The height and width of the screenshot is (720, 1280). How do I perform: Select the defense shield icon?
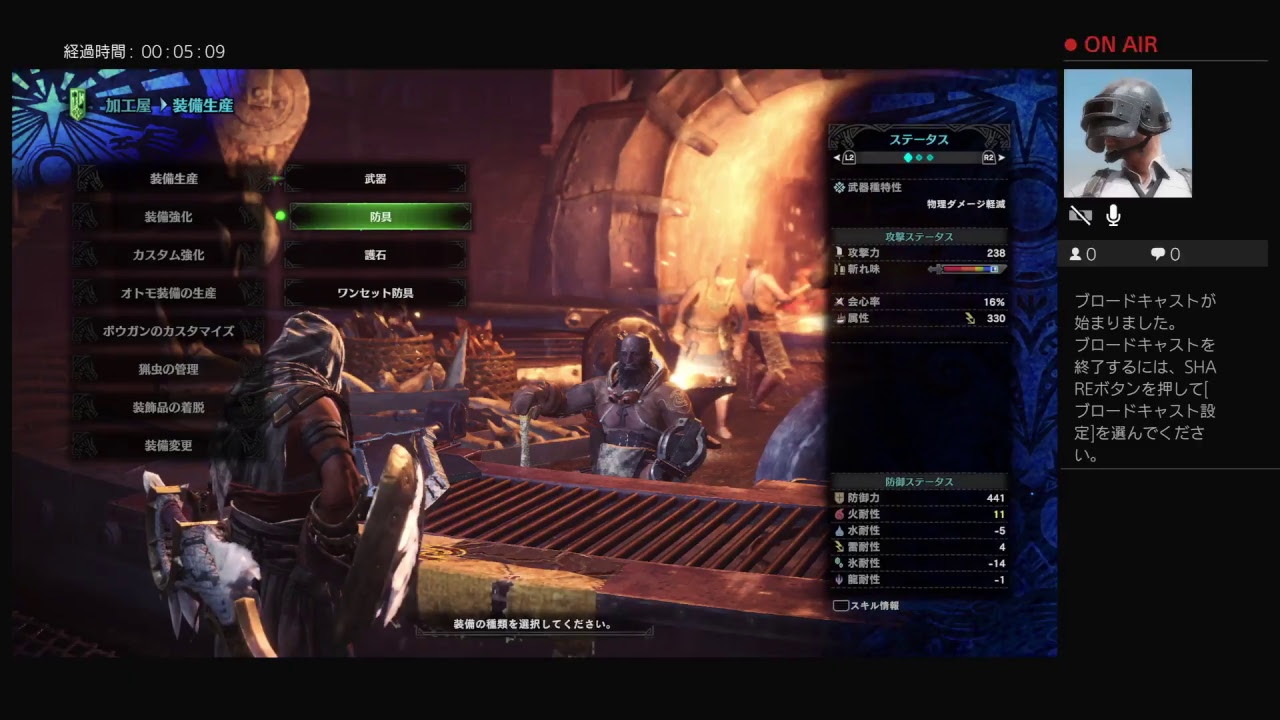pos(839,498)
